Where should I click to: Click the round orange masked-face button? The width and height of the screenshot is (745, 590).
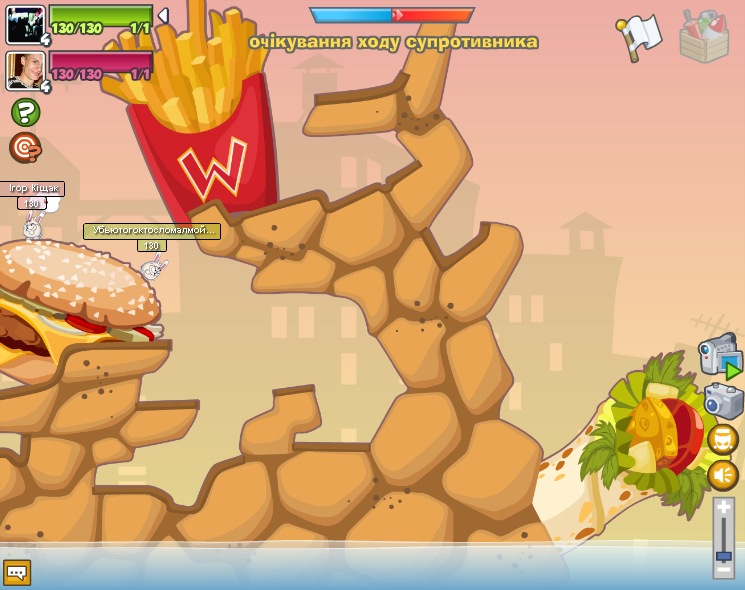(723, 439)
